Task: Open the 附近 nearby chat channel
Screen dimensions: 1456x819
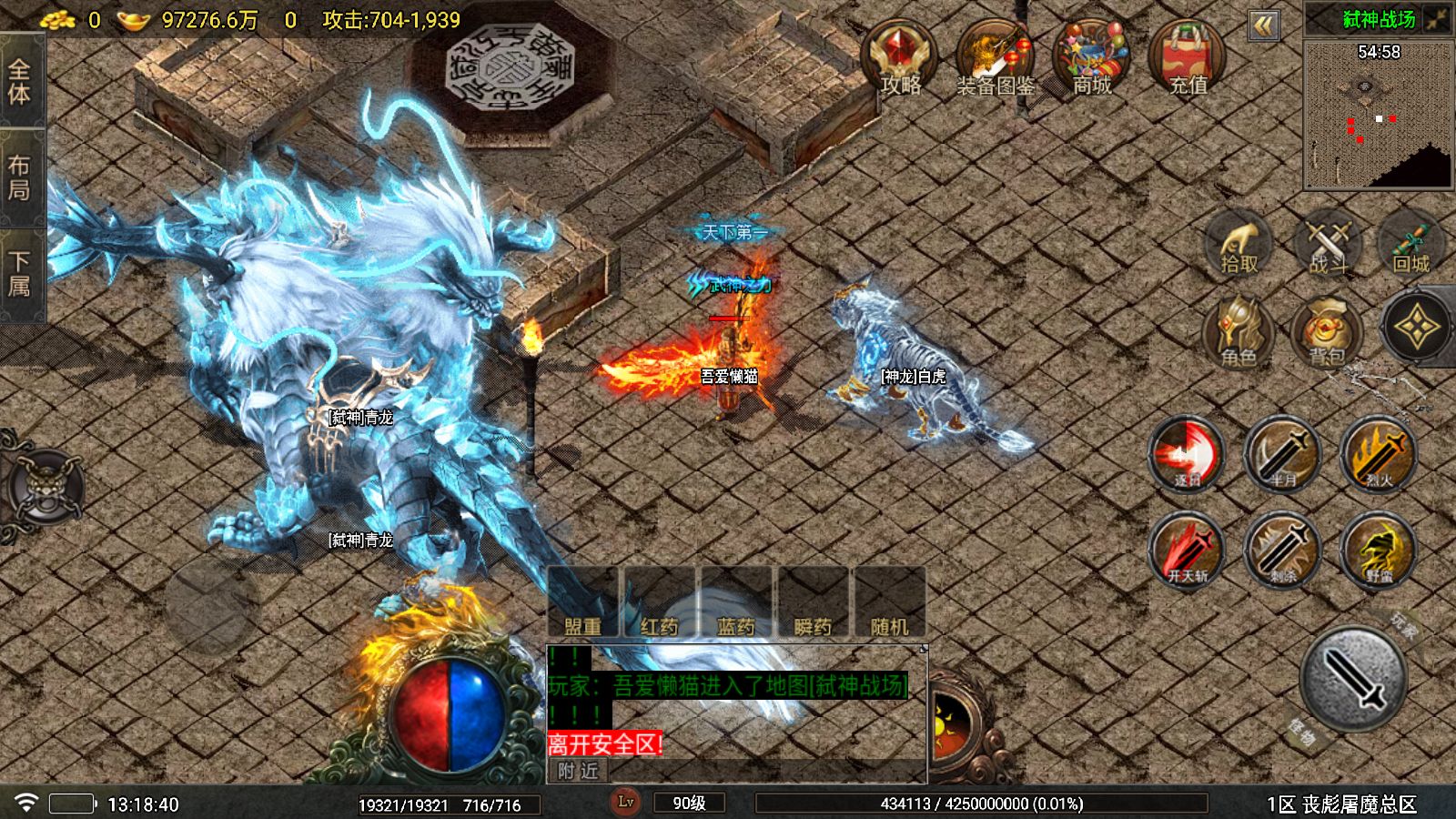Action: (x=579, y=771)
